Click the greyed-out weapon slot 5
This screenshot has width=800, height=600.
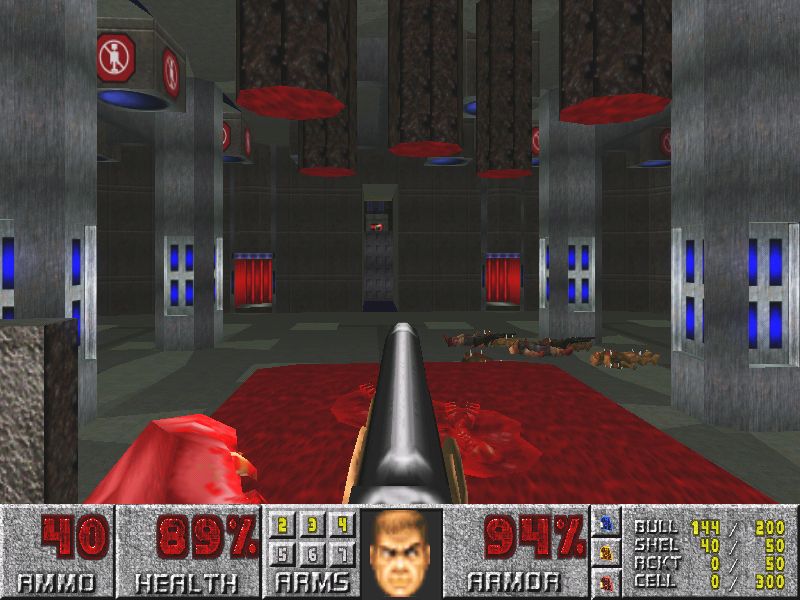pyautogui.click(x=283, y=553)
